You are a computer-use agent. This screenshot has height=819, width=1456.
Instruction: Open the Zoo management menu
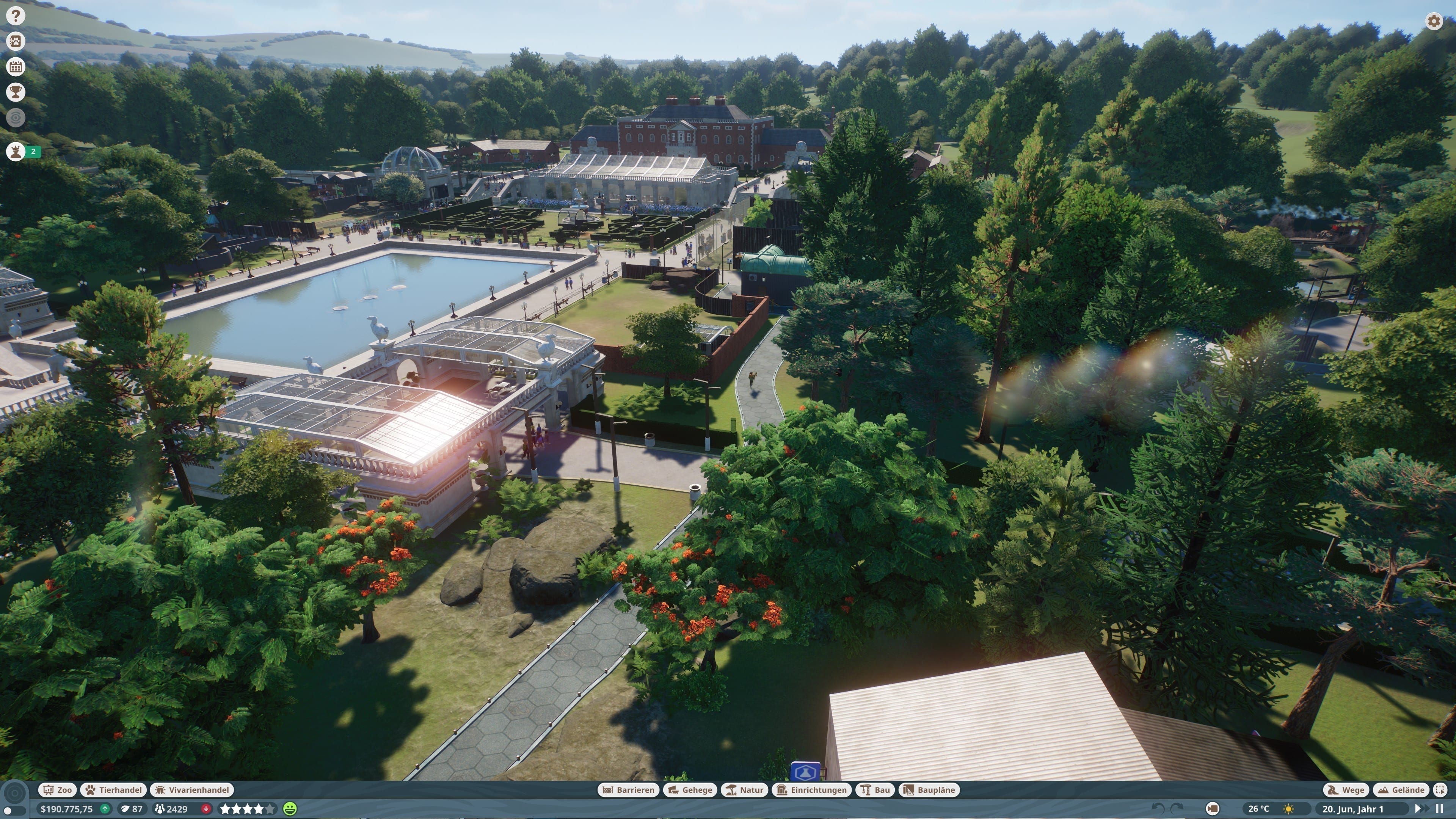[58, 789]
